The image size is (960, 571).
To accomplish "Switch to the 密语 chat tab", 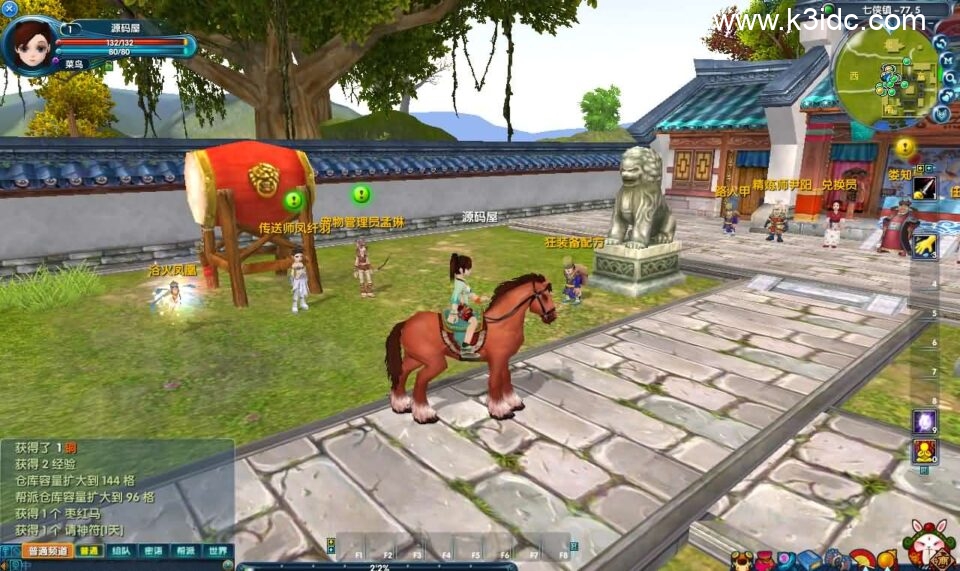I will (x=152, y=551).
